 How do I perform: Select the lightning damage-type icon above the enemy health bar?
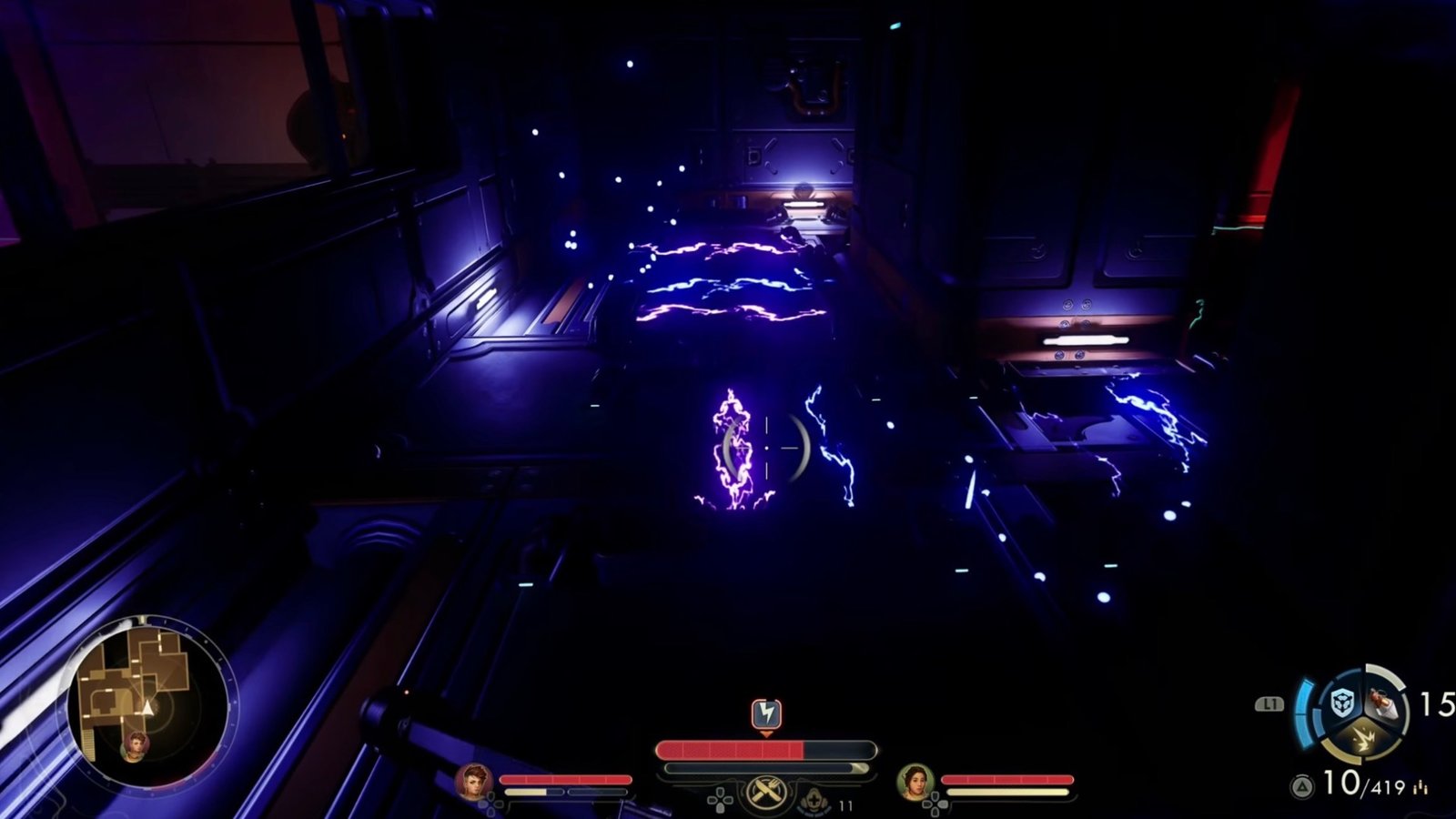coord(767,713)
